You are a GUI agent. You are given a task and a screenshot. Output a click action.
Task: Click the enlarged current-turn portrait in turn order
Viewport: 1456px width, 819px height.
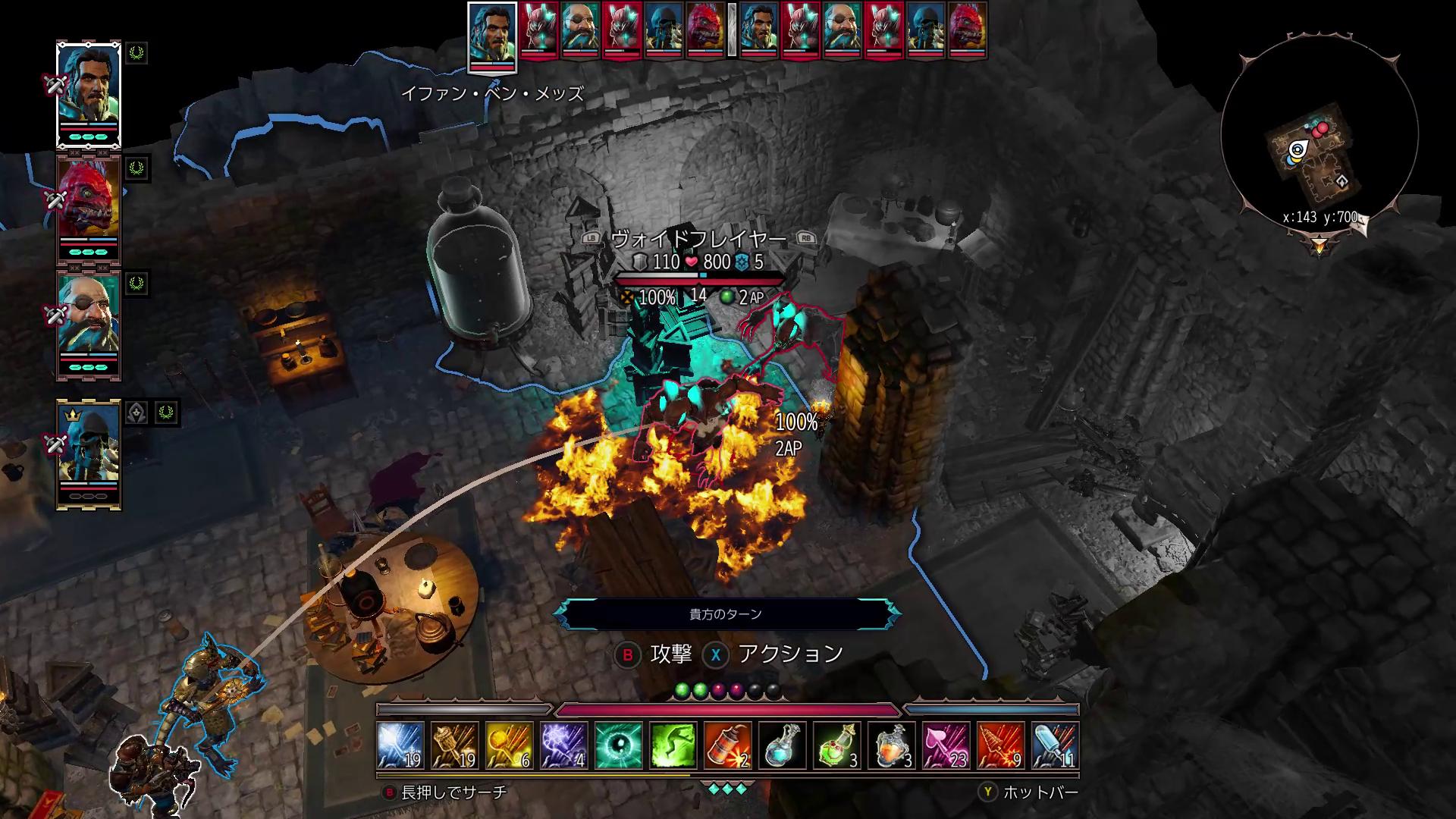[492, 36]
